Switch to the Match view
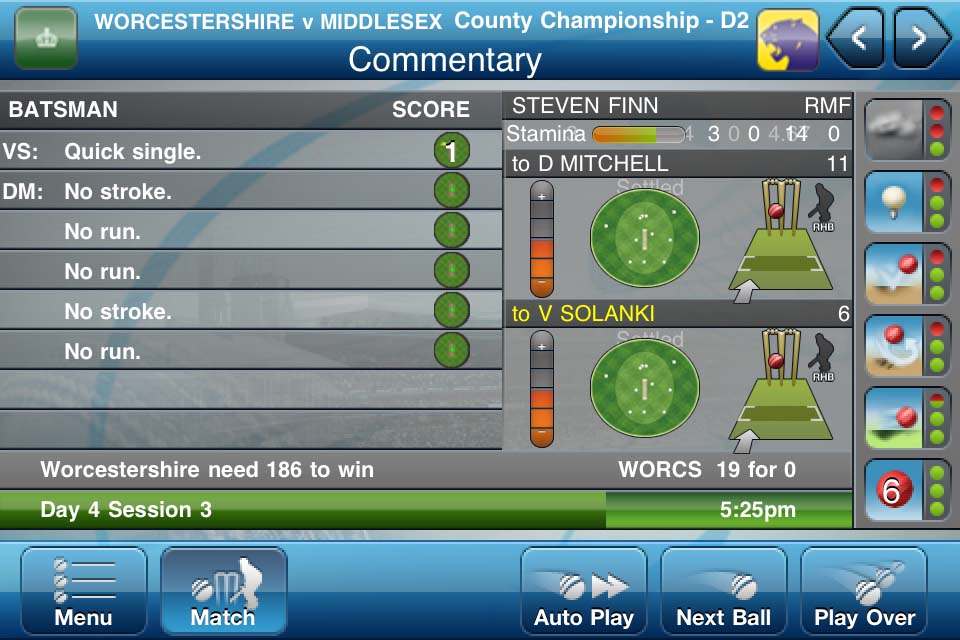The image size is (960, 640). 223,592
